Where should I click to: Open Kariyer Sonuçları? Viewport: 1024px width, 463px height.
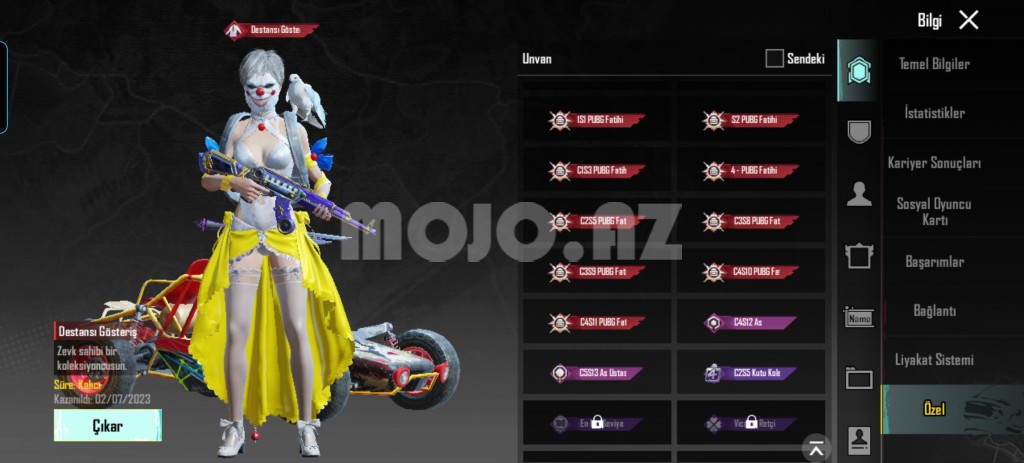[x=934, y=163]
